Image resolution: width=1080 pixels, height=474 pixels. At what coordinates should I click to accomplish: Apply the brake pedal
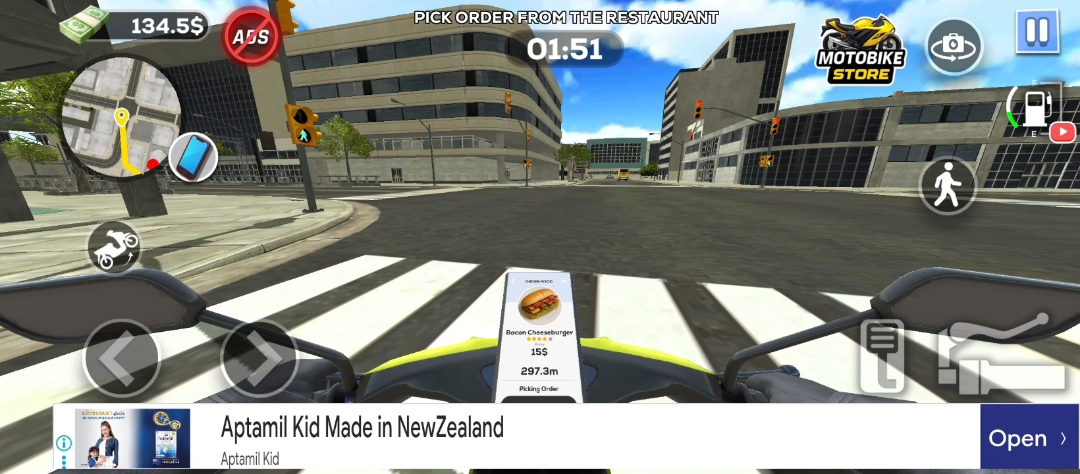881,356
